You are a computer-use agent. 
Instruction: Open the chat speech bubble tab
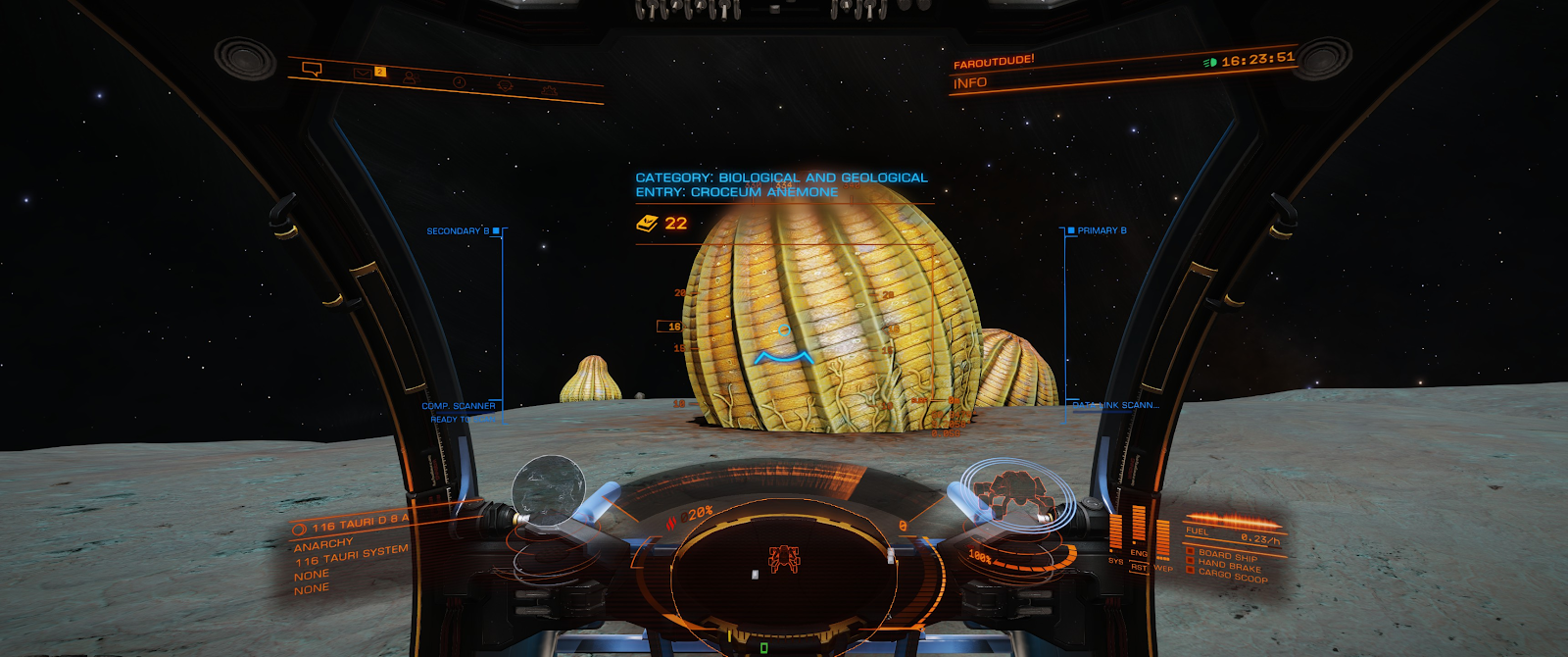click(x=313, y=69)
